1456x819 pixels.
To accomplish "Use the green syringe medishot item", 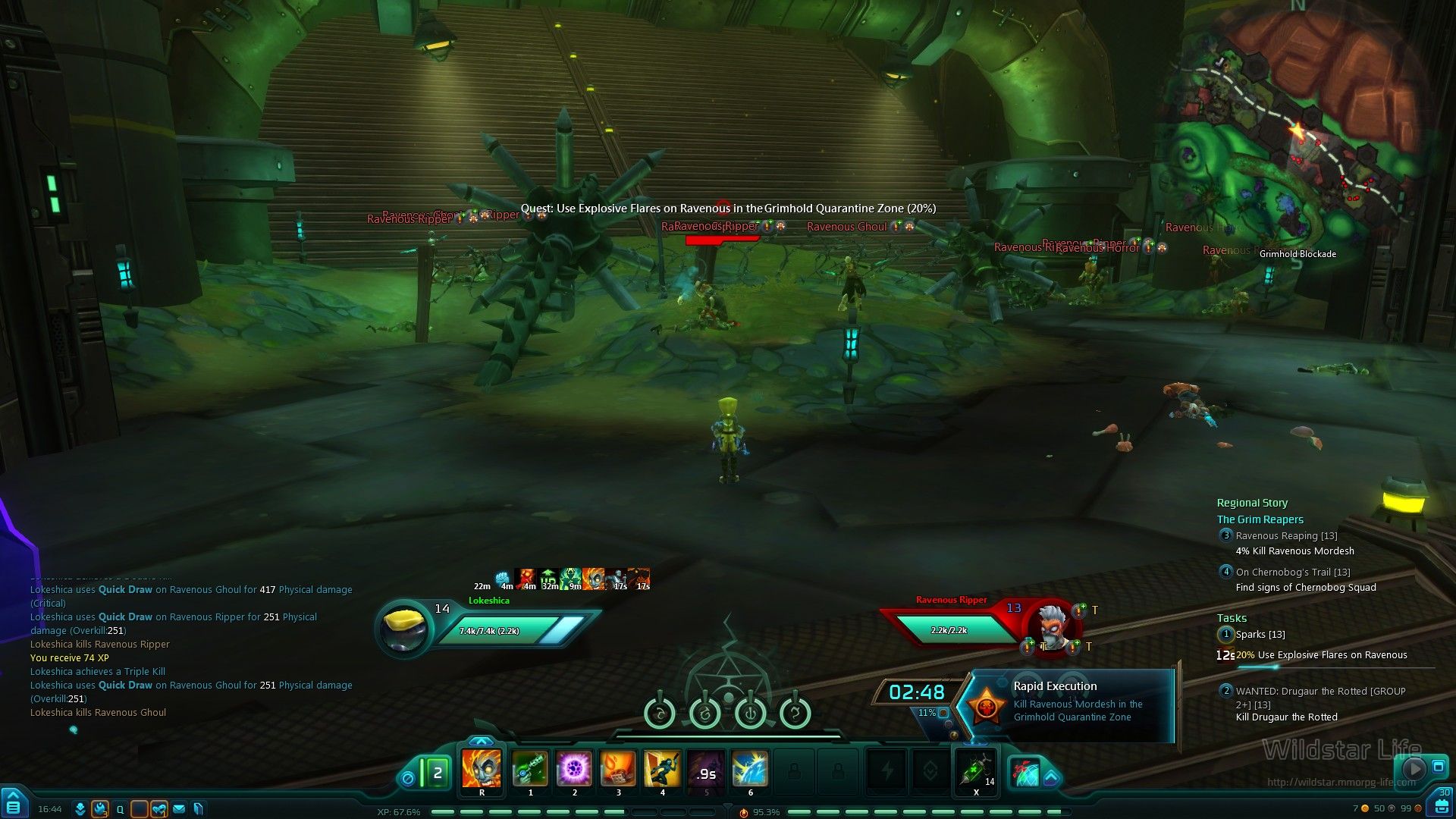I will pyautogui.click(x=976, y=770).
